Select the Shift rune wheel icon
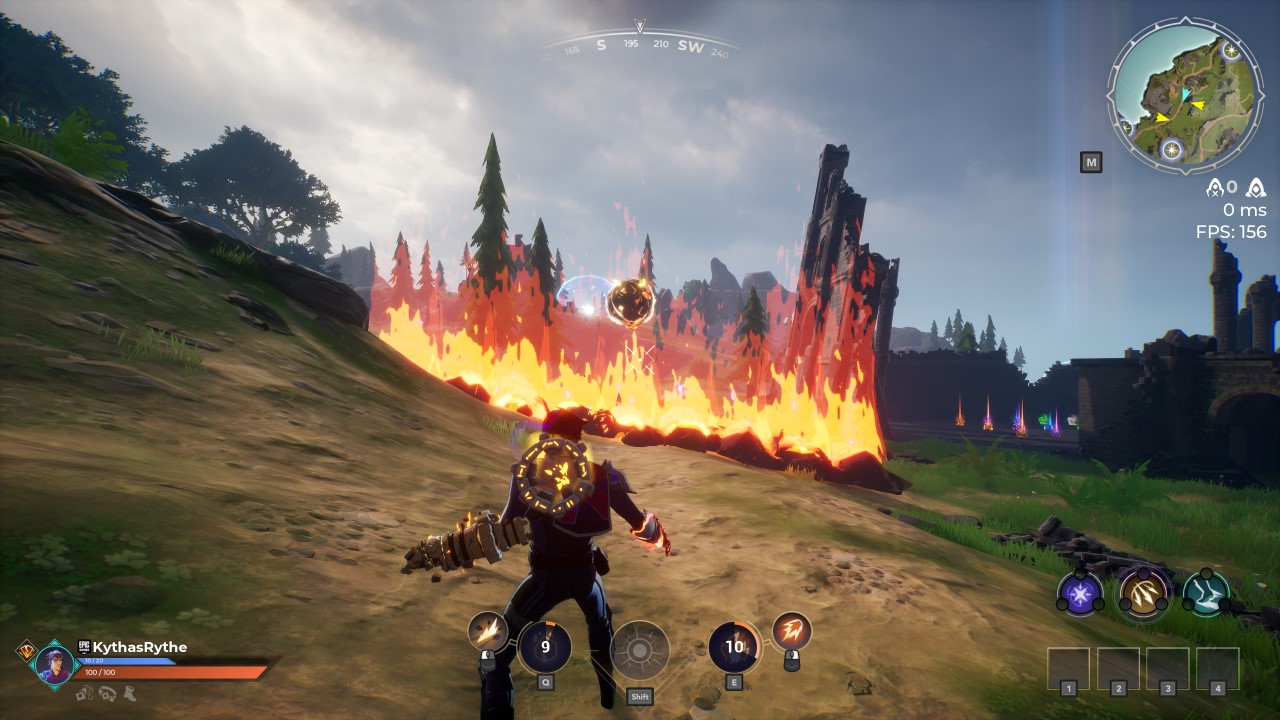The height and width of the screenshot is (720, 1280). [x=641, y=648]
